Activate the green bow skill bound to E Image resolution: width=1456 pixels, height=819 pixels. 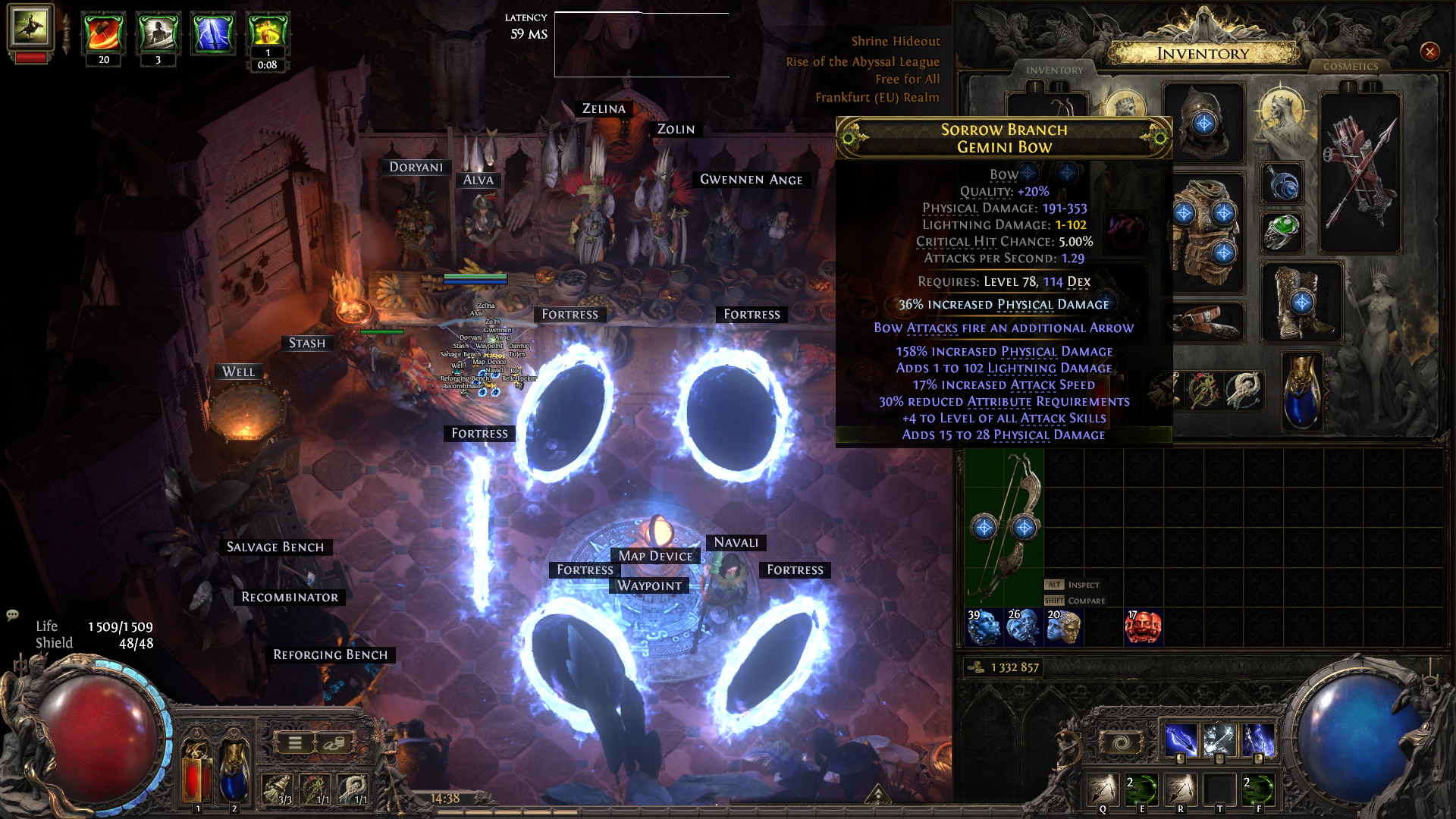[x=1141, y=789]
